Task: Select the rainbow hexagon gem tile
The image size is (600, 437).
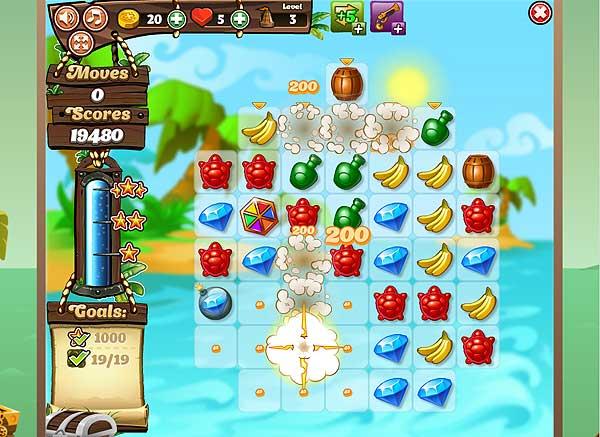Action: pos(259,215)
